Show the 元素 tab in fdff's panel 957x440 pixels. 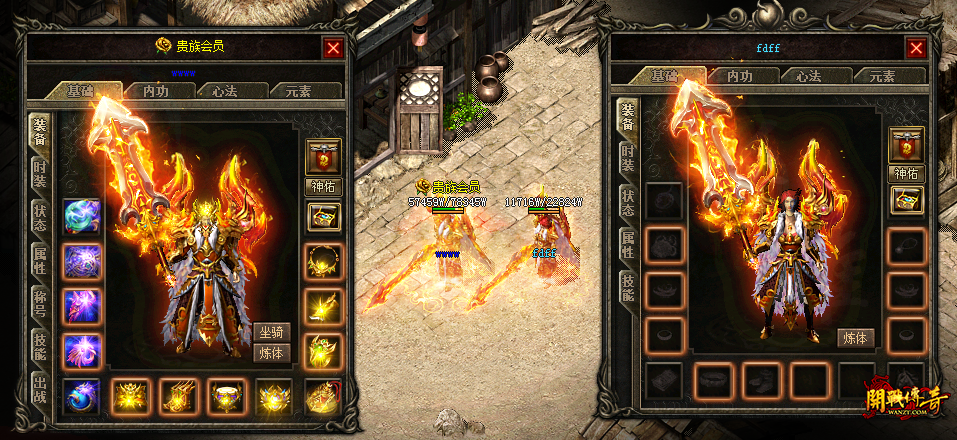tap(880, 76)
